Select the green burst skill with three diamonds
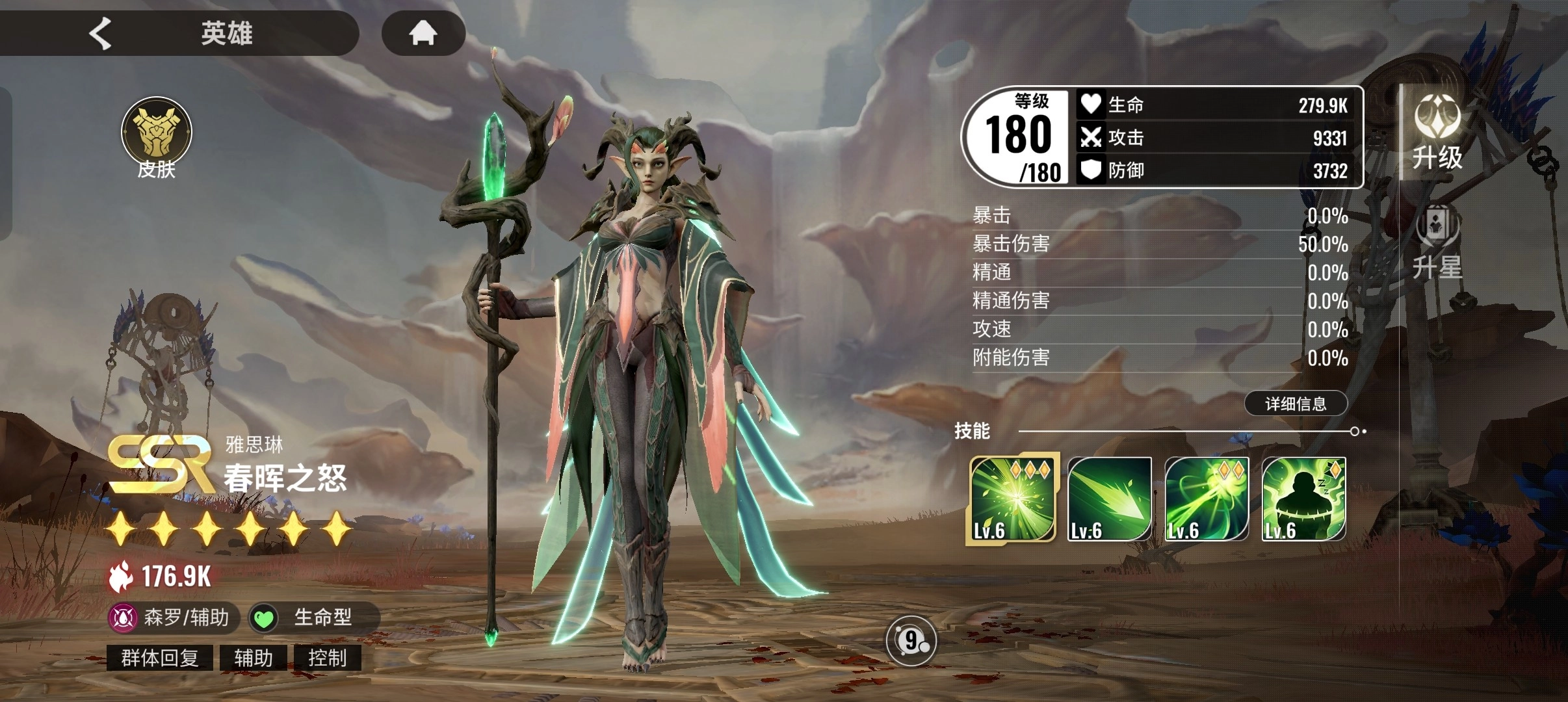This screenshot has width=1568, height=702. [x=1012, y=499]
